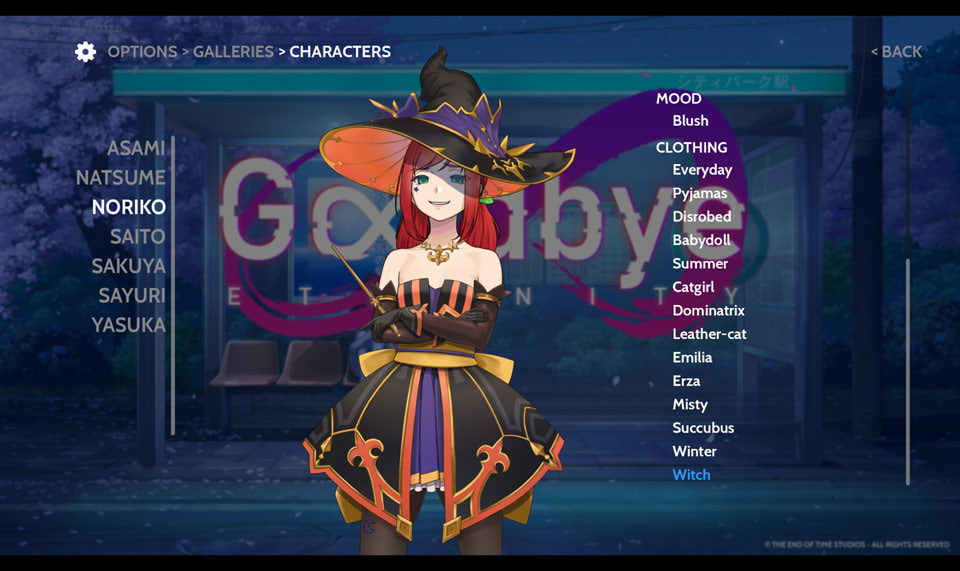The height and width of the screenshot is (571, 960).
Task: Pick the Catgirl costume
Action: click(693, 287)
